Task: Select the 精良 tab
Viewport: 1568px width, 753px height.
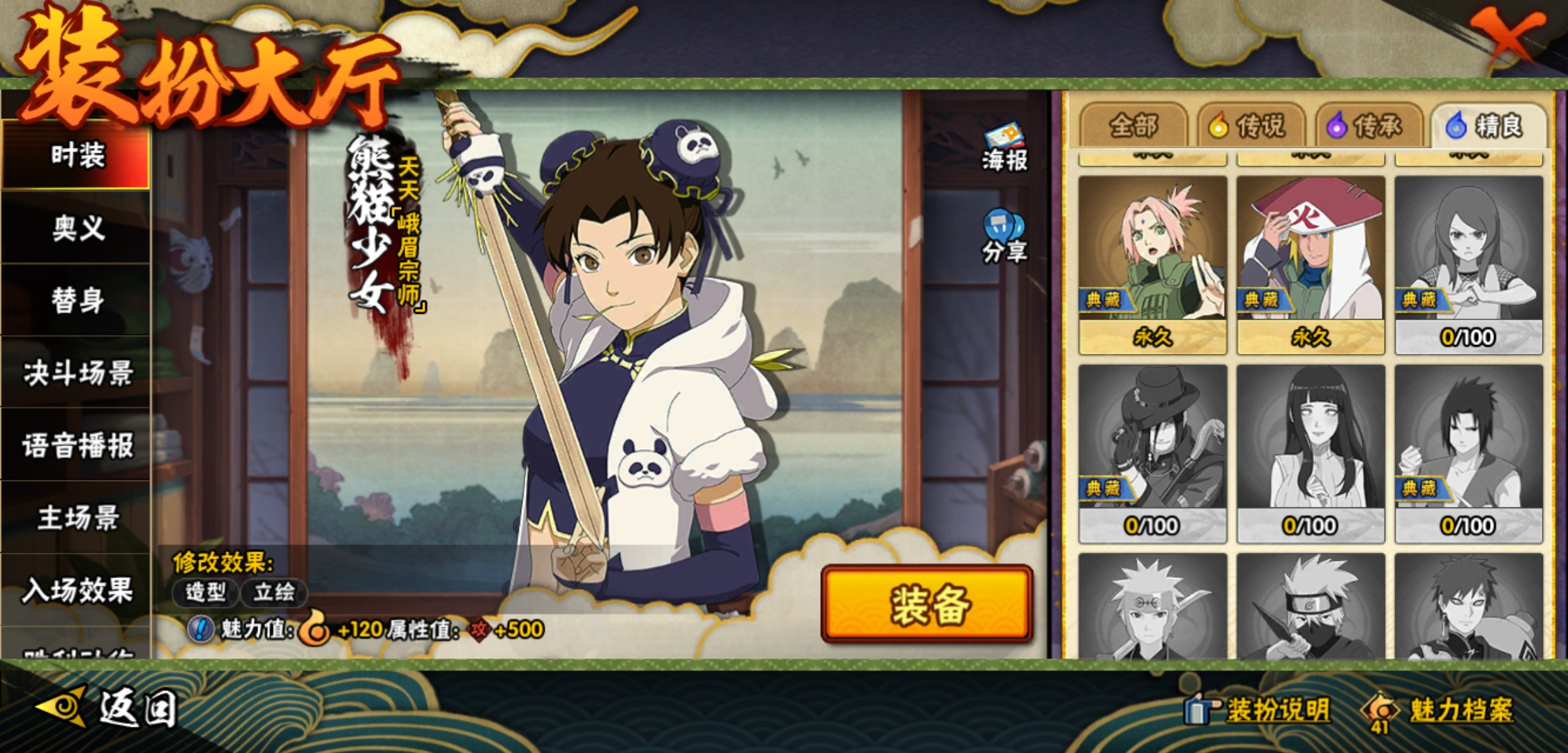Action: (1488, 126)
